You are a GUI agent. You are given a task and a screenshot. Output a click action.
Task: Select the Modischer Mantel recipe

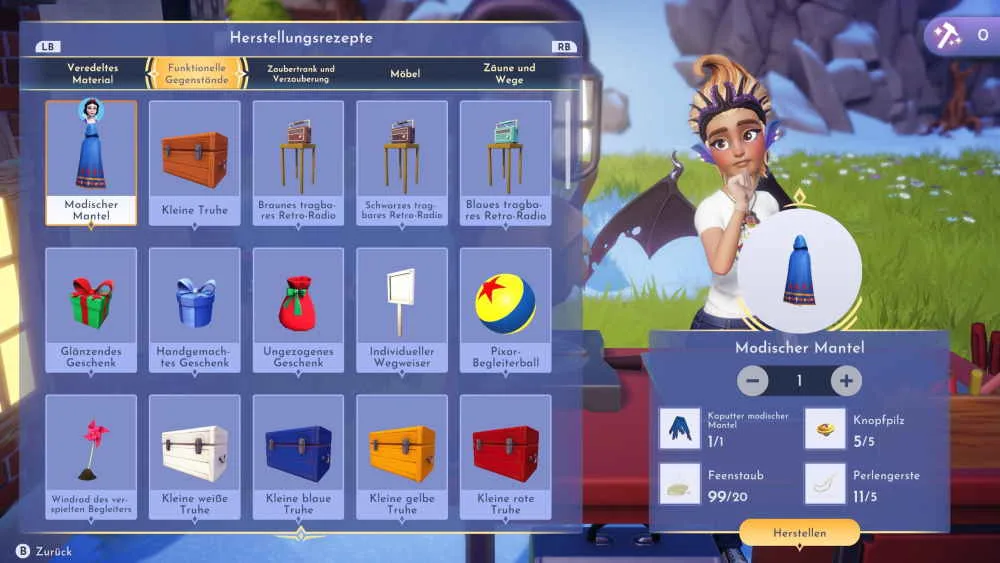click(91, 162)
